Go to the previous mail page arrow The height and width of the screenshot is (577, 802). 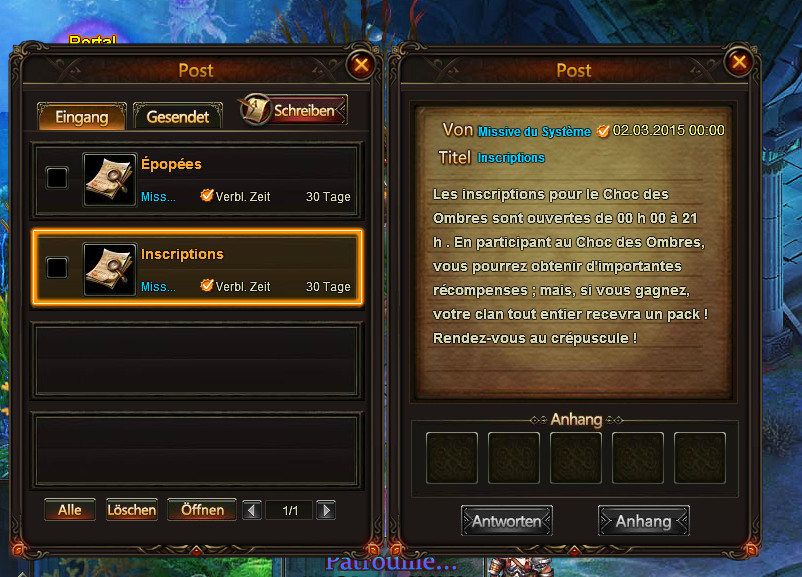click(x=253, y=511)
